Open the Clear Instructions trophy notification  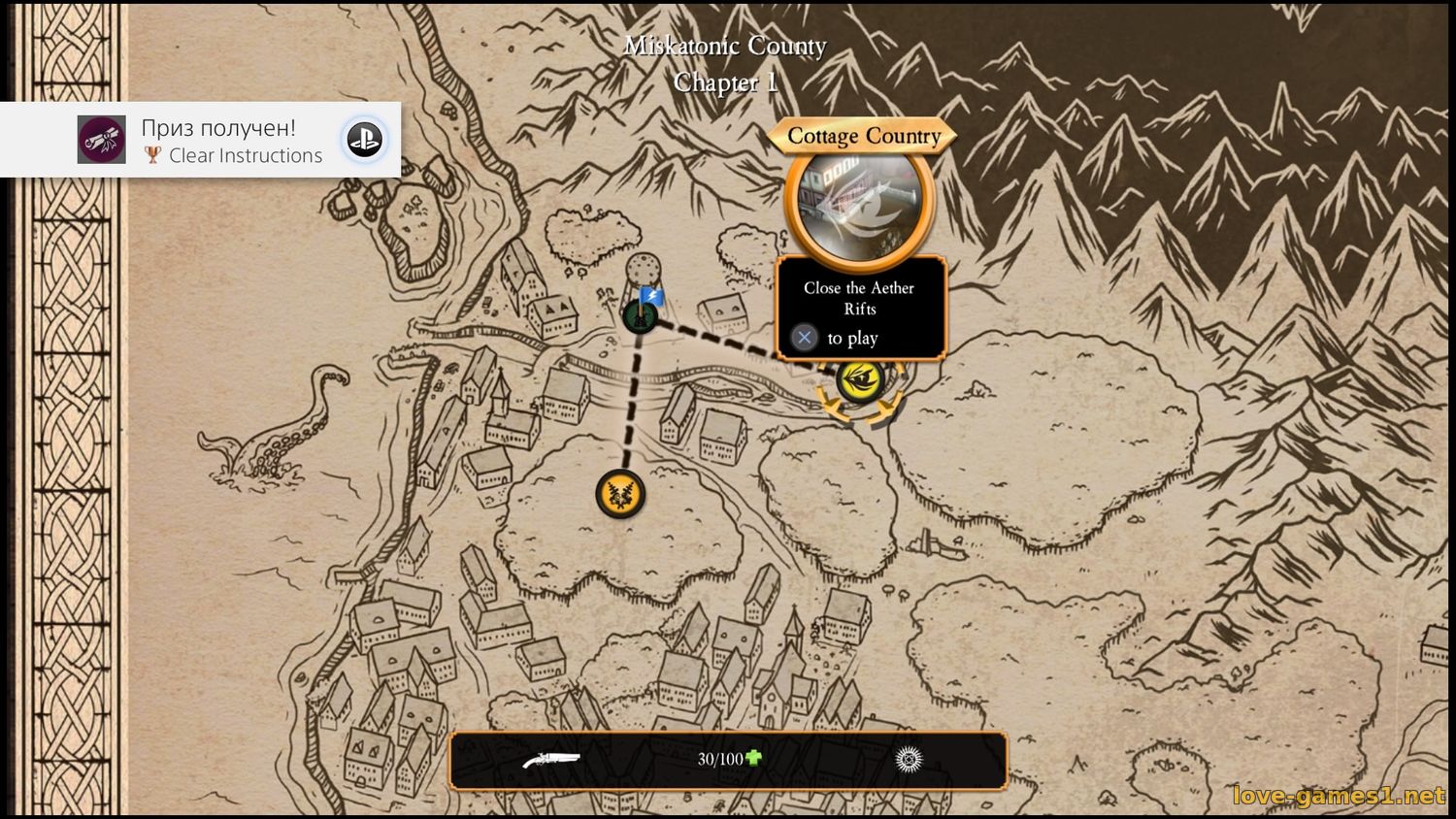200,140
